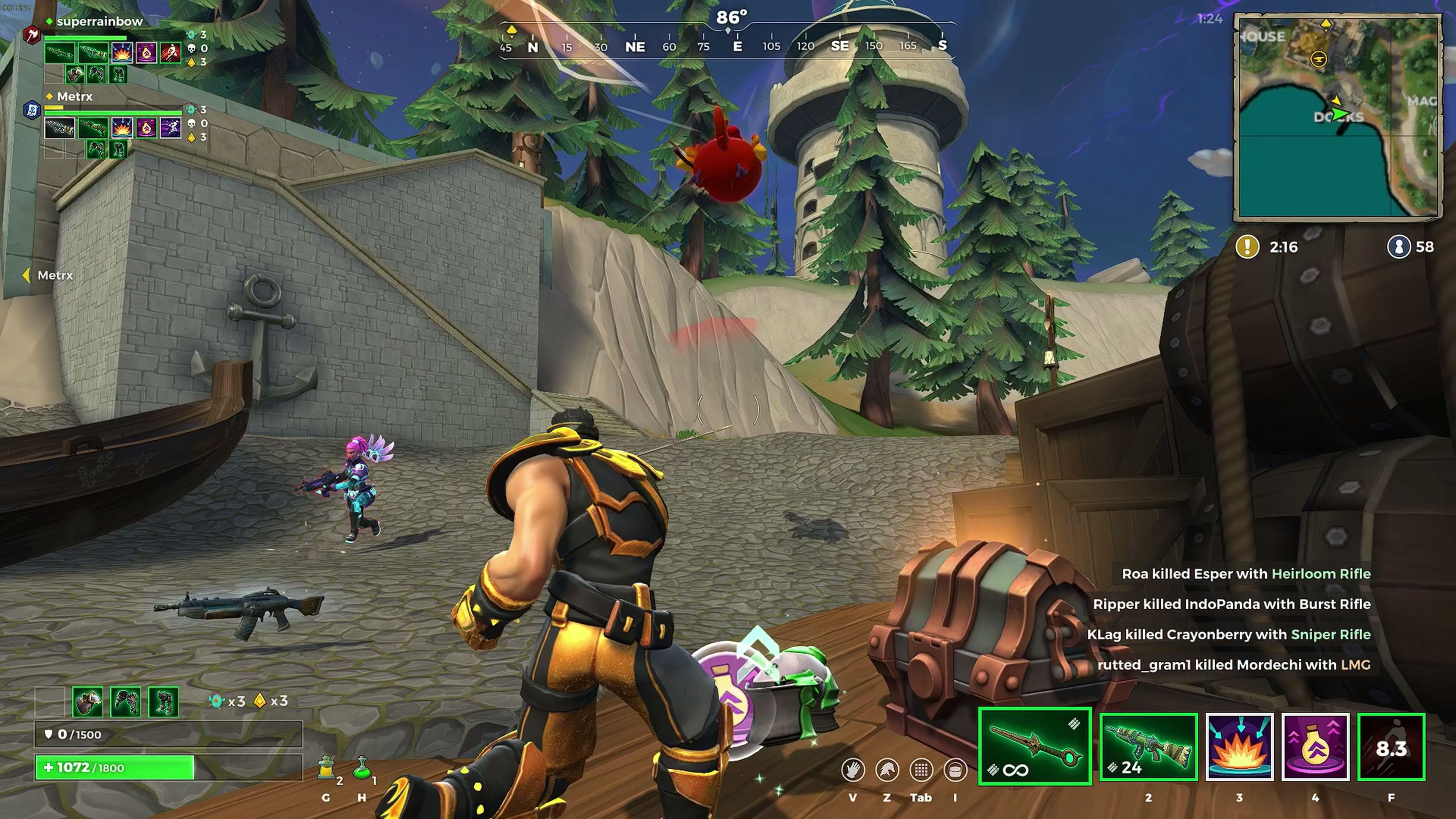Viewport: 1456px width, 819px height.
Task: Click the blue scroll class badge
Action: (31, 109)
